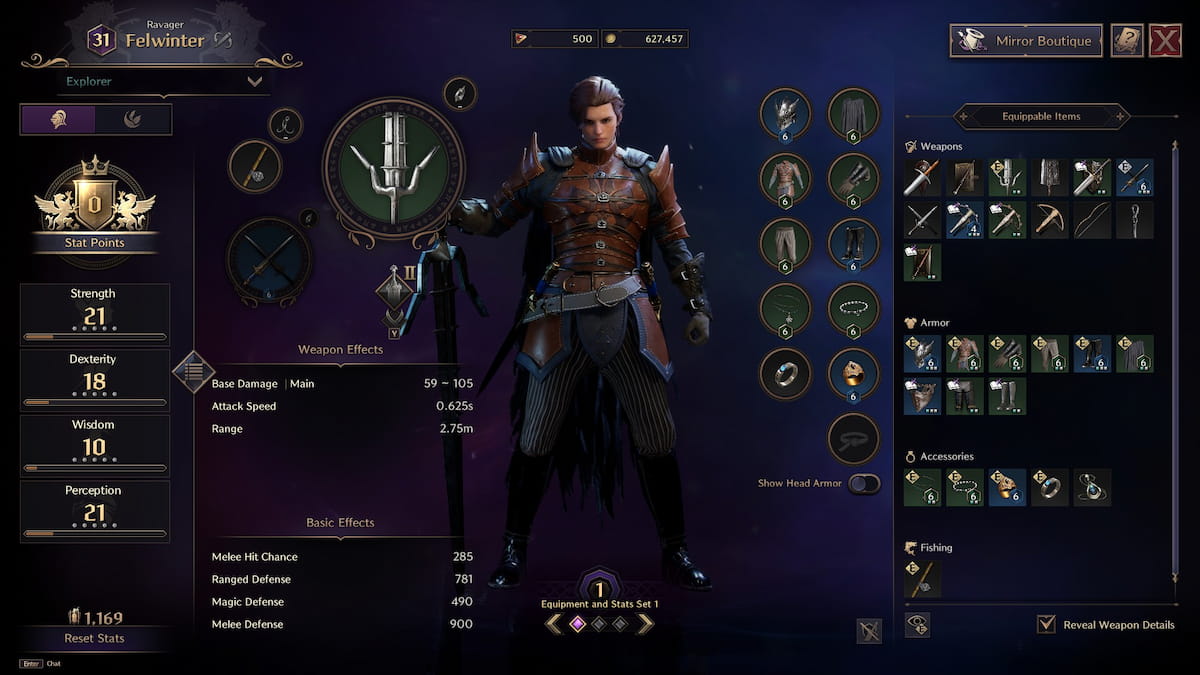Select the equipped boots slot
This screenshot has height=675, width=1200.
coord(853,244)
